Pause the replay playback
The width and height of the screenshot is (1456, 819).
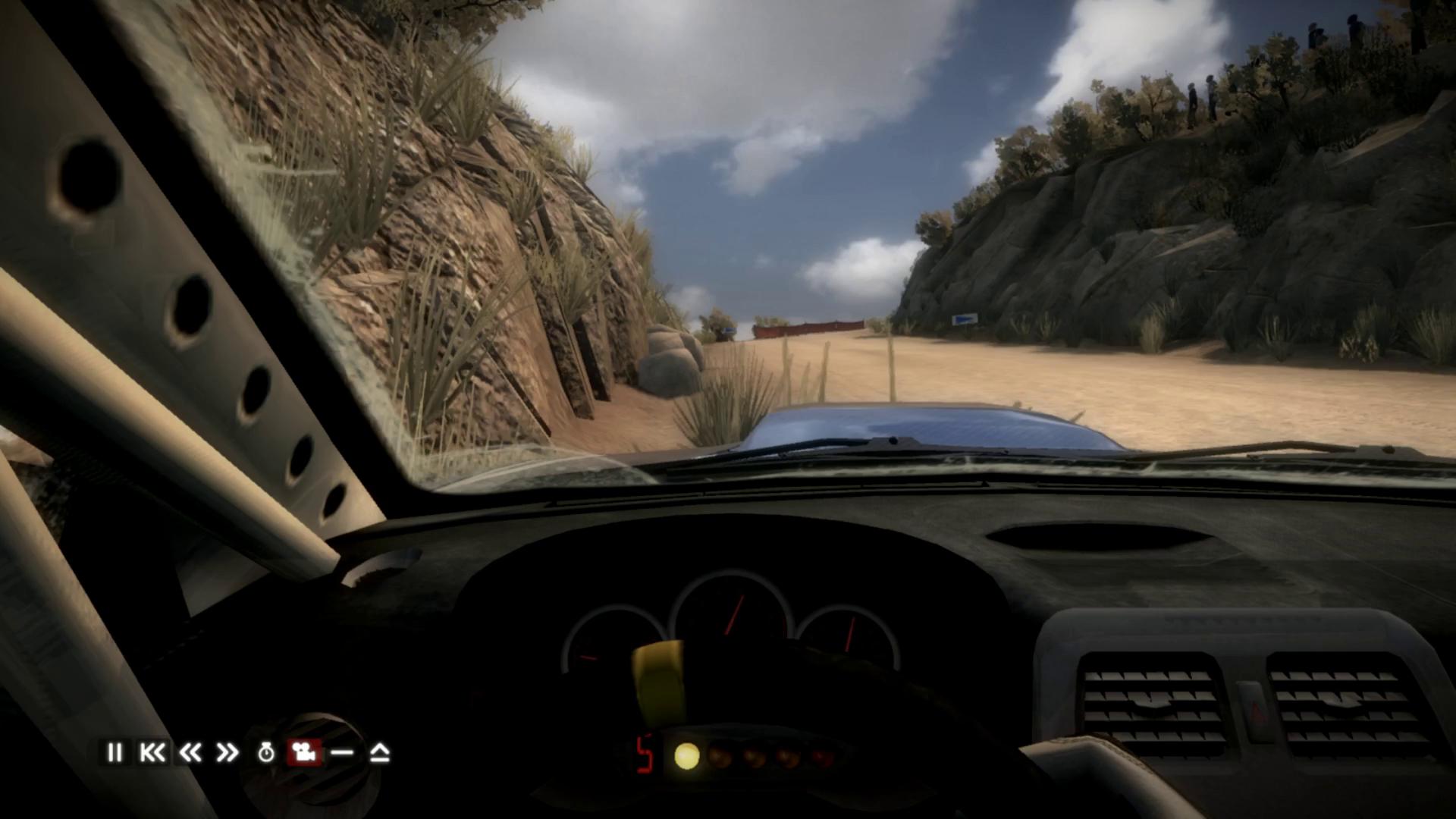pos(115,752)
